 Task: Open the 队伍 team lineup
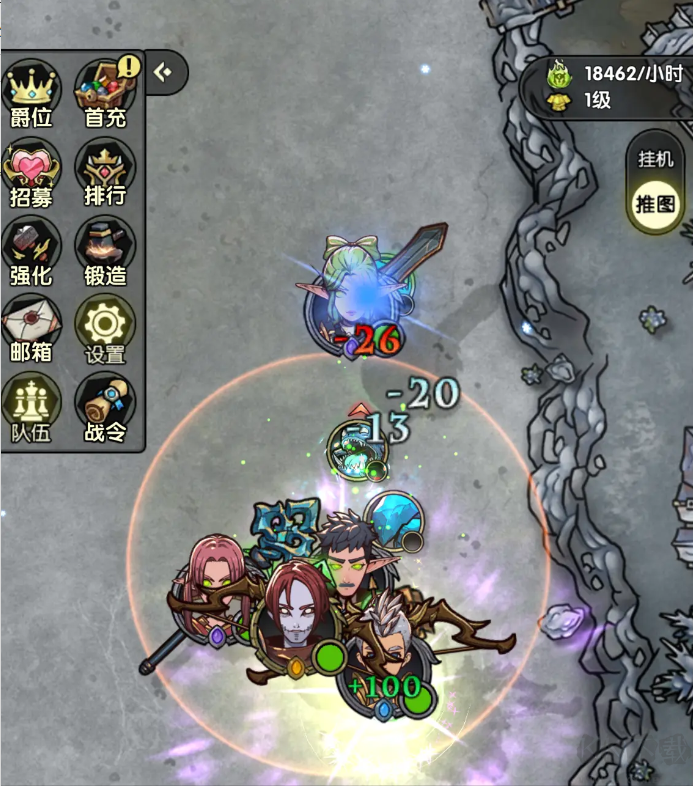[31, 409]
